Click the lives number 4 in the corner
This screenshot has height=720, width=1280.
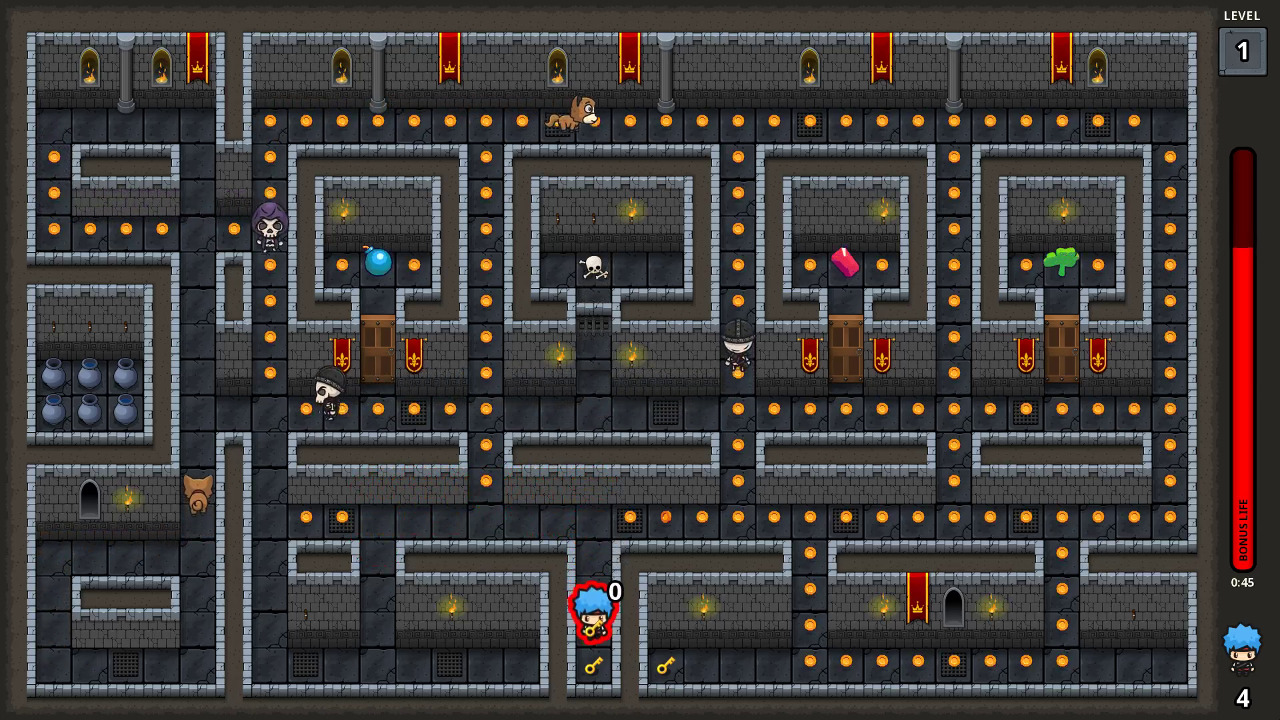[x=1241, y=699]
